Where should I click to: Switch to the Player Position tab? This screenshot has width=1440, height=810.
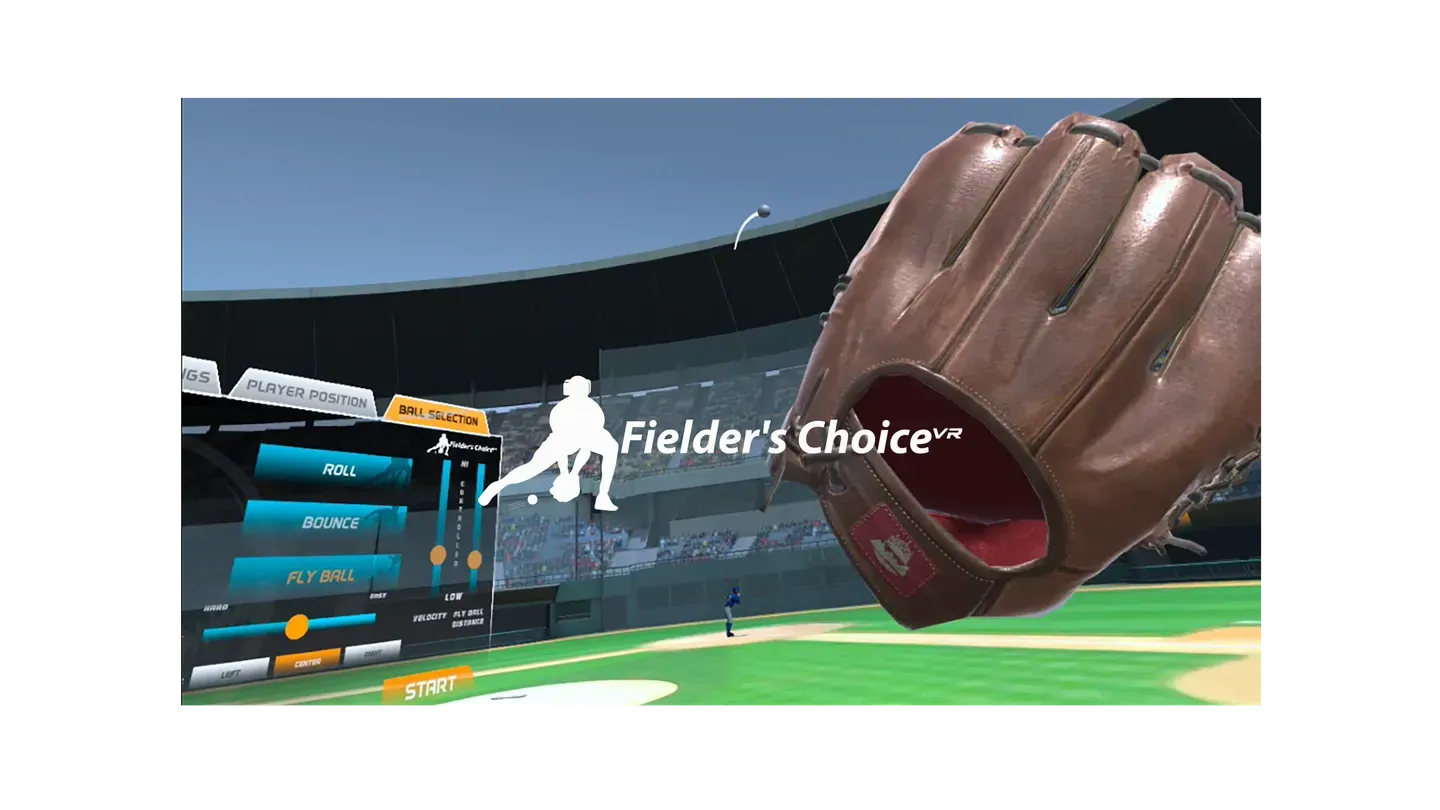pyautogui.click(x=305, y=392)
